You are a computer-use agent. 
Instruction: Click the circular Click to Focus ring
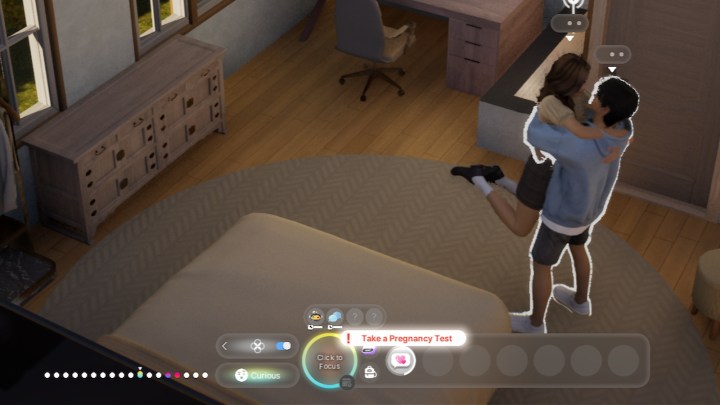329,361
